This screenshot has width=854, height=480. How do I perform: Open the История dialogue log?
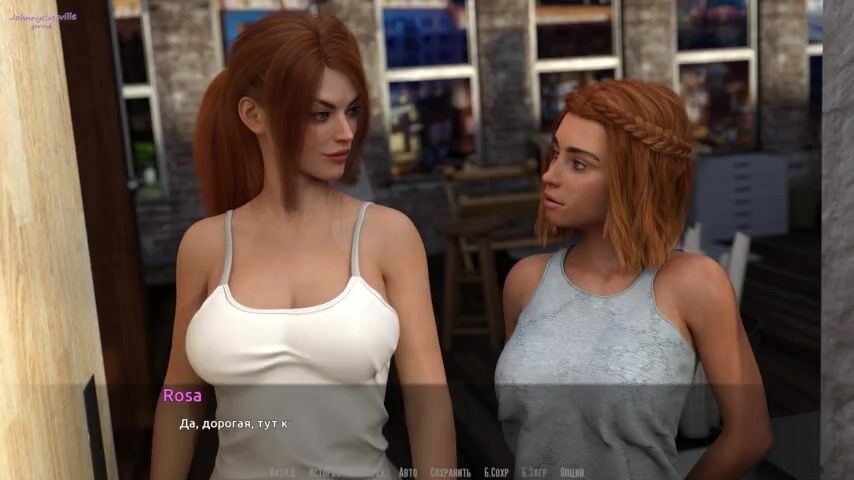326,472
